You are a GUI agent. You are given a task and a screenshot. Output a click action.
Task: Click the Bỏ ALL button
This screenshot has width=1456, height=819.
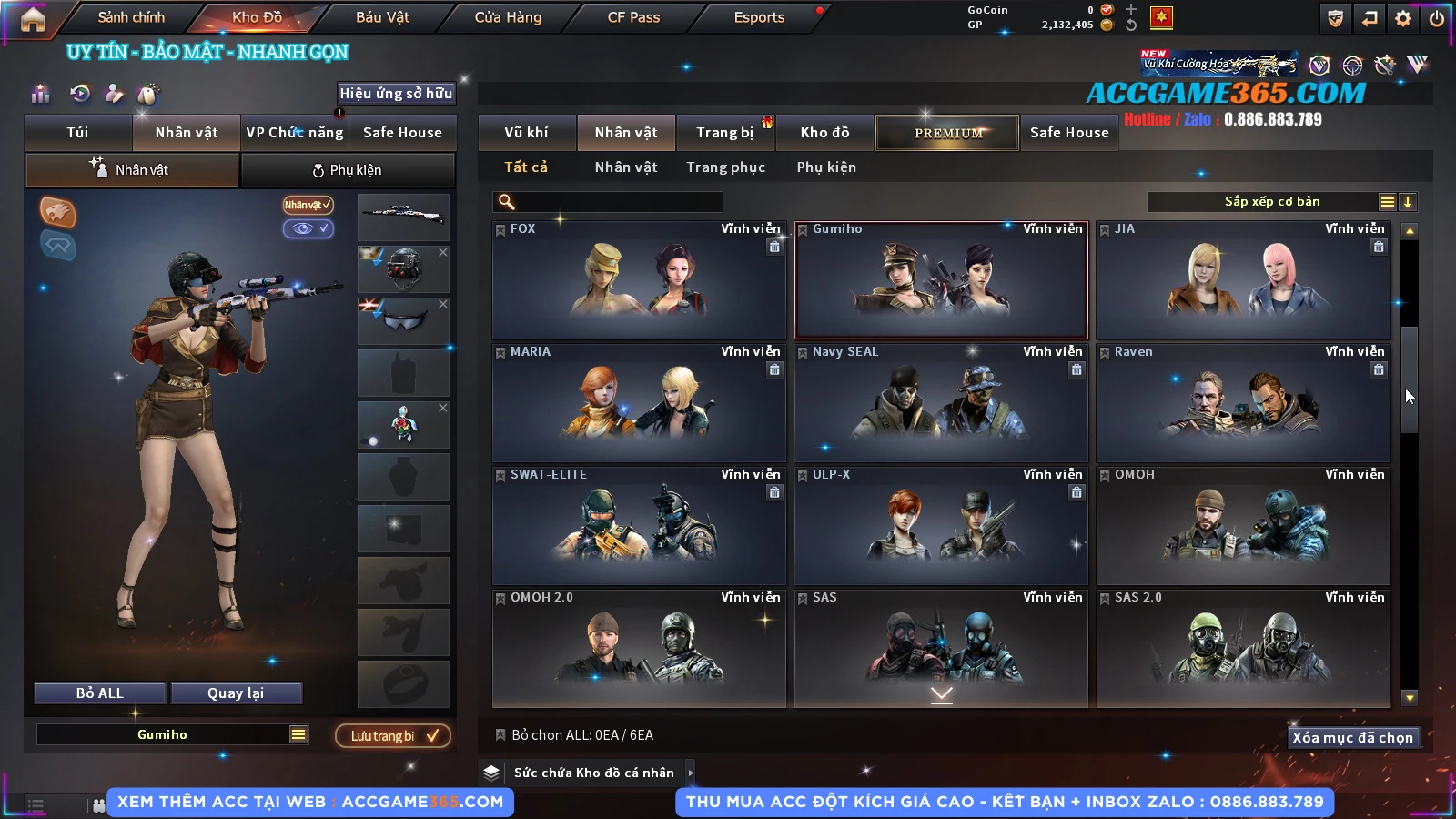click(100, 693)
